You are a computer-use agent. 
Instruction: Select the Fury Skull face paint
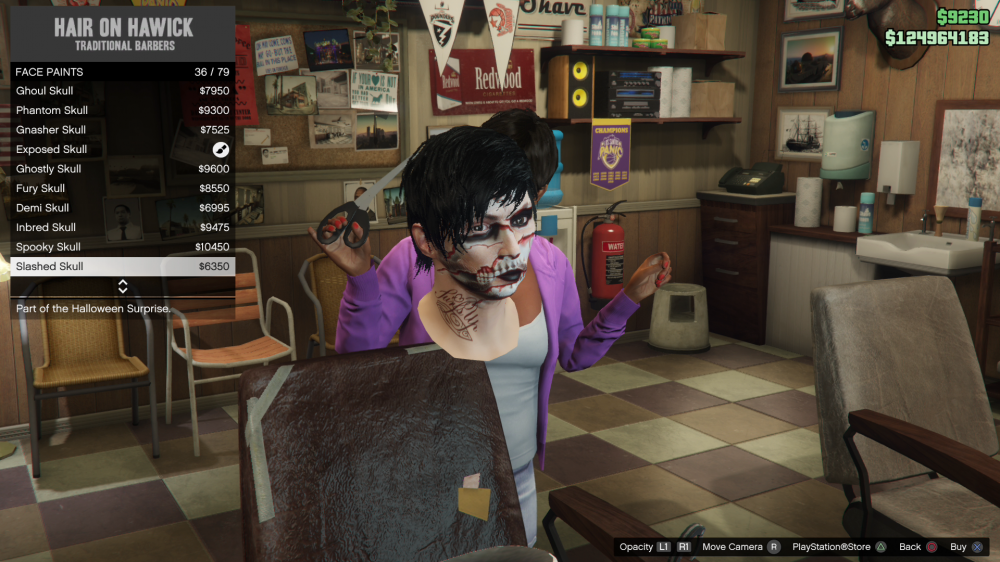122,188
